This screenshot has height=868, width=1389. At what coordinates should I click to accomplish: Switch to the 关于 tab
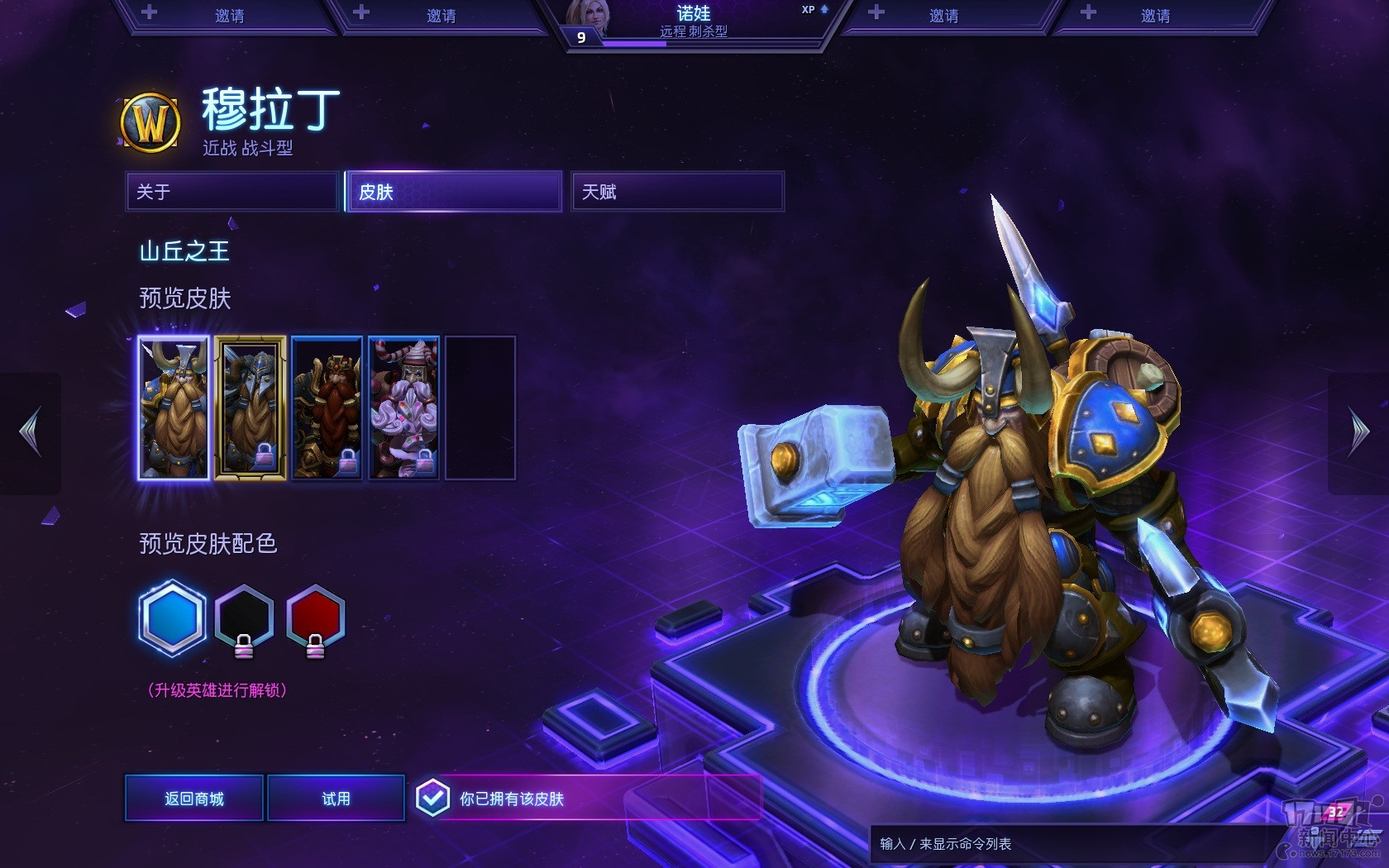click(232, 192)
